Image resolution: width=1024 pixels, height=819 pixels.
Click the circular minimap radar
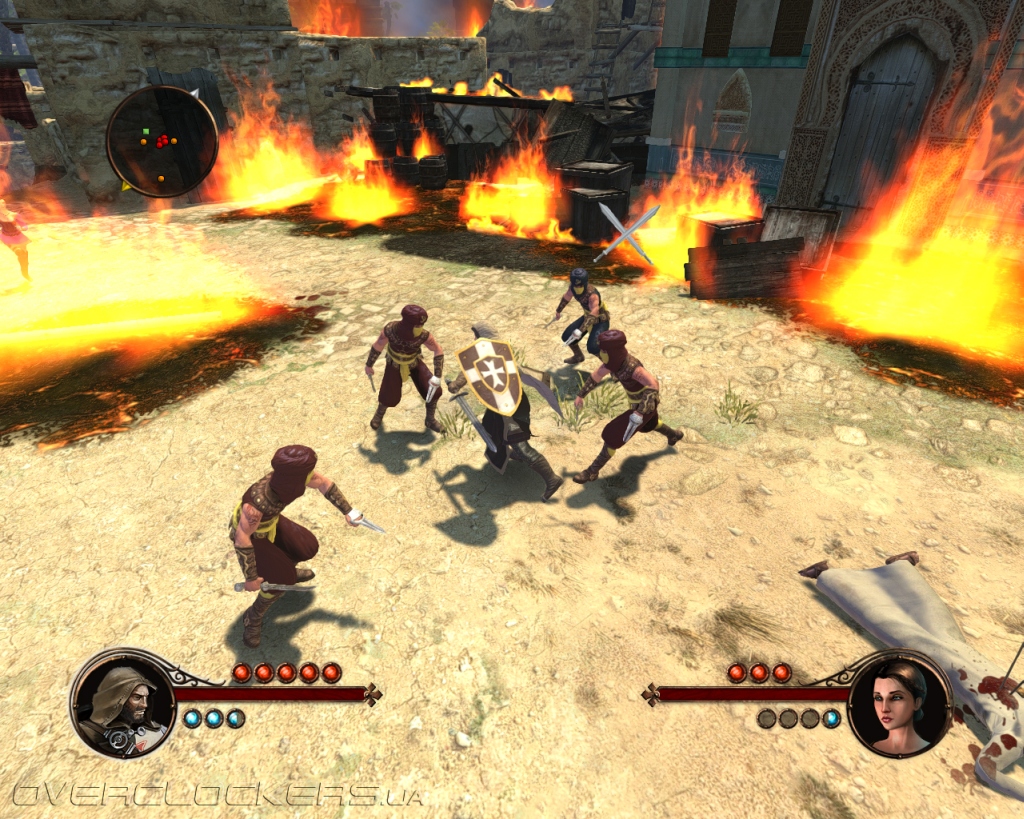click(x=162, y=141)
